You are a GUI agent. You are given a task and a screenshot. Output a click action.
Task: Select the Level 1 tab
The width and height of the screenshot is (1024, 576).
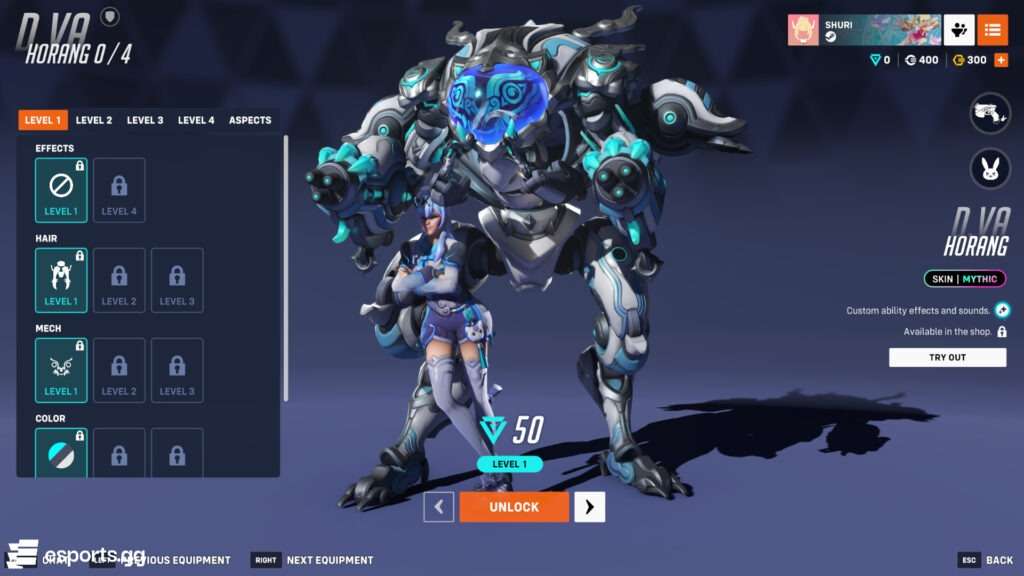pyautogui.click(x=43, y=120)
